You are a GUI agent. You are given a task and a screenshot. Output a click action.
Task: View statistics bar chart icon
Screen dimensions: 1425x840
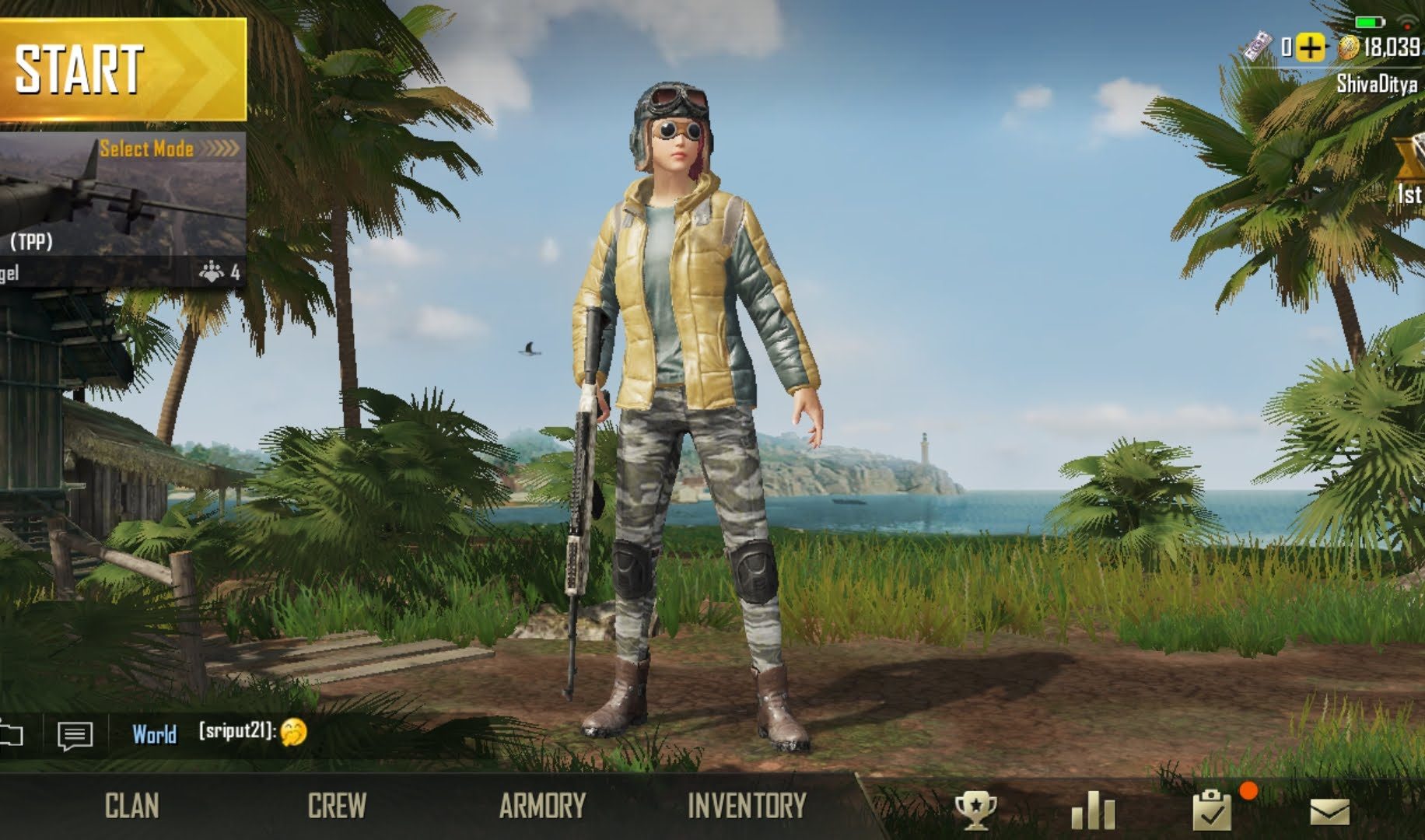(x=1092, y=810)
